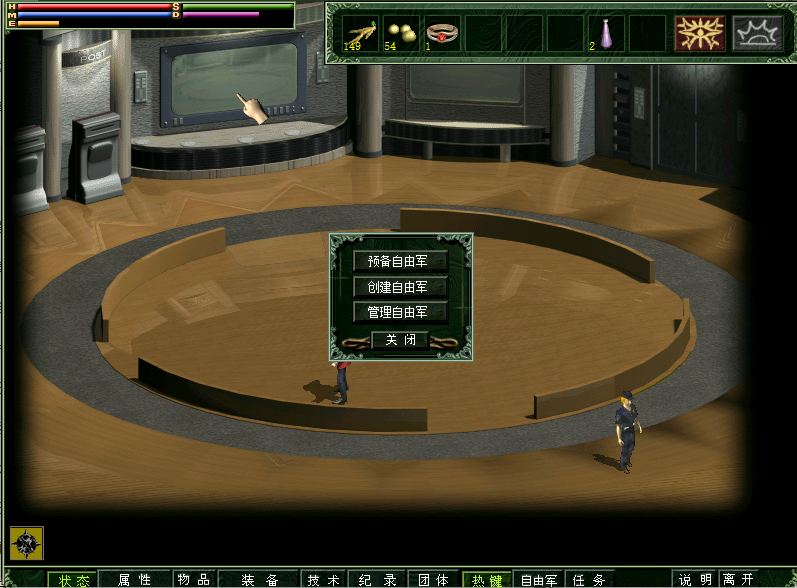Choose 预备自由军 in the popup menu

[400, 261]
